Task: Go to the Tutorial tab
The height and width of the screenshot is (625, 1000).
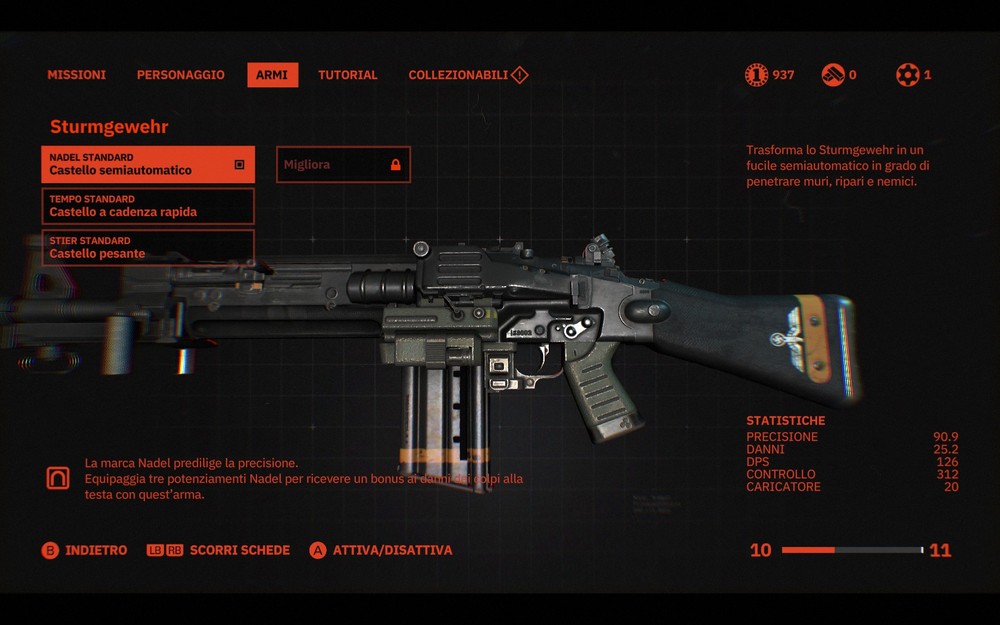Action: pos(347,75)
